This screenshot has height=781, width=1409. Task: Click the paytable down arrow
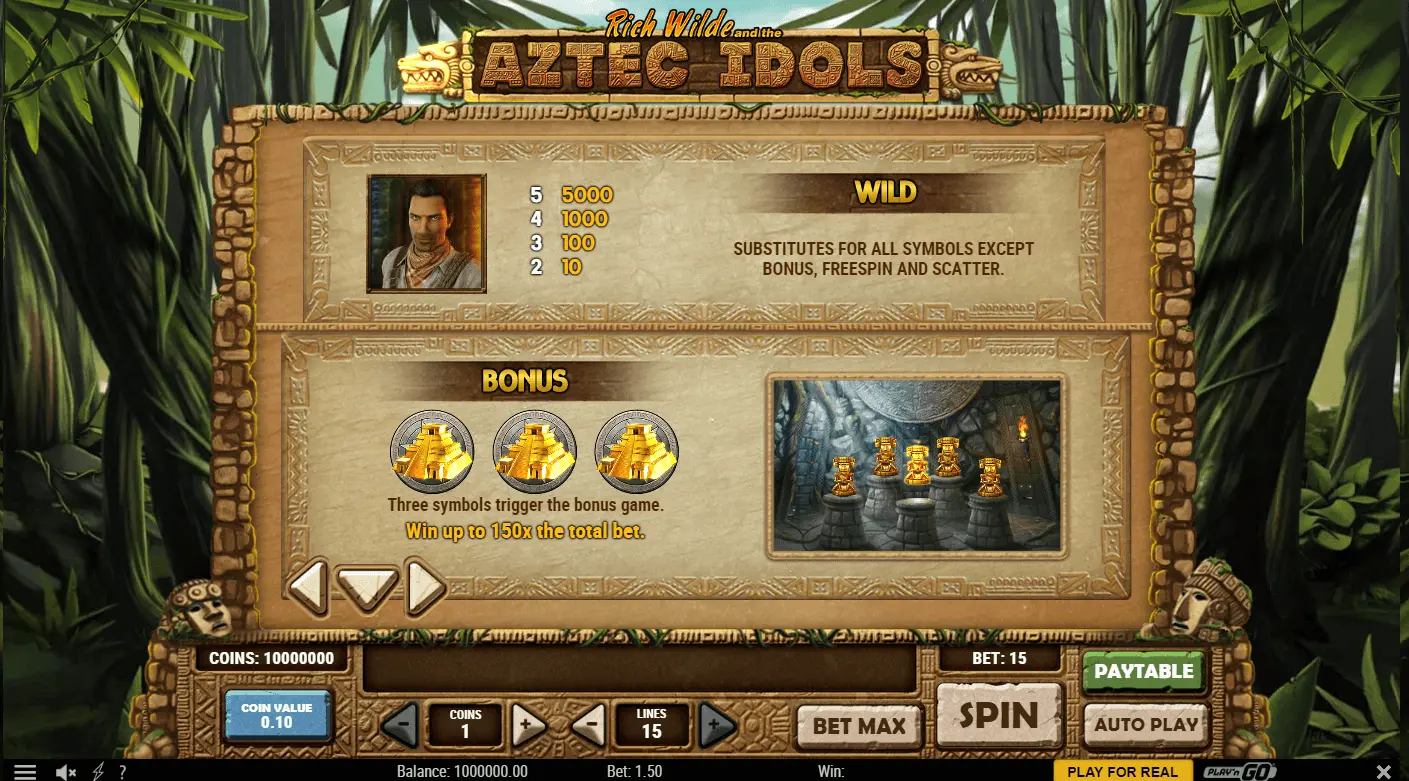[x=367, y=586]
